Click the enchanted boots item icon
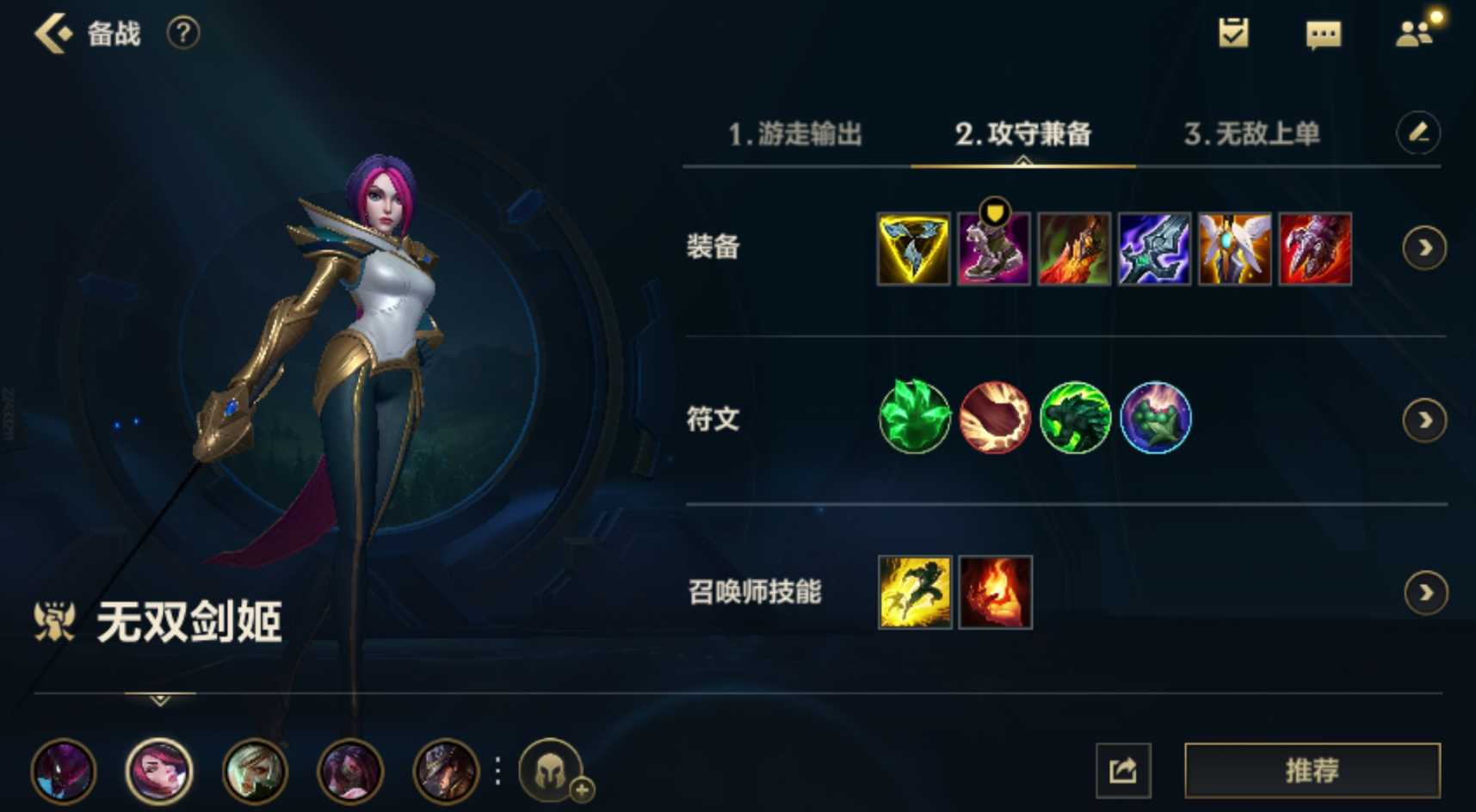1476x812 pixels. 994,249
